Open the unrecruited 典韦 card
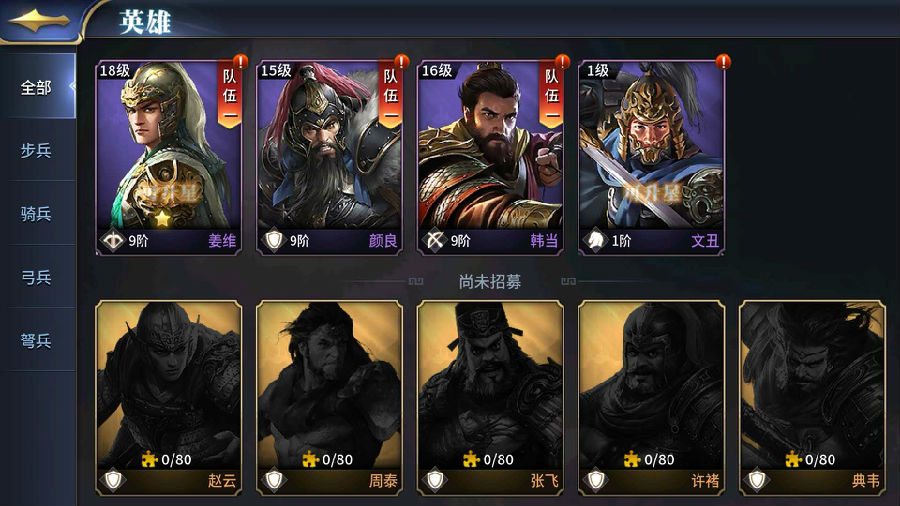The image size is (900, 506). [812, 397]
